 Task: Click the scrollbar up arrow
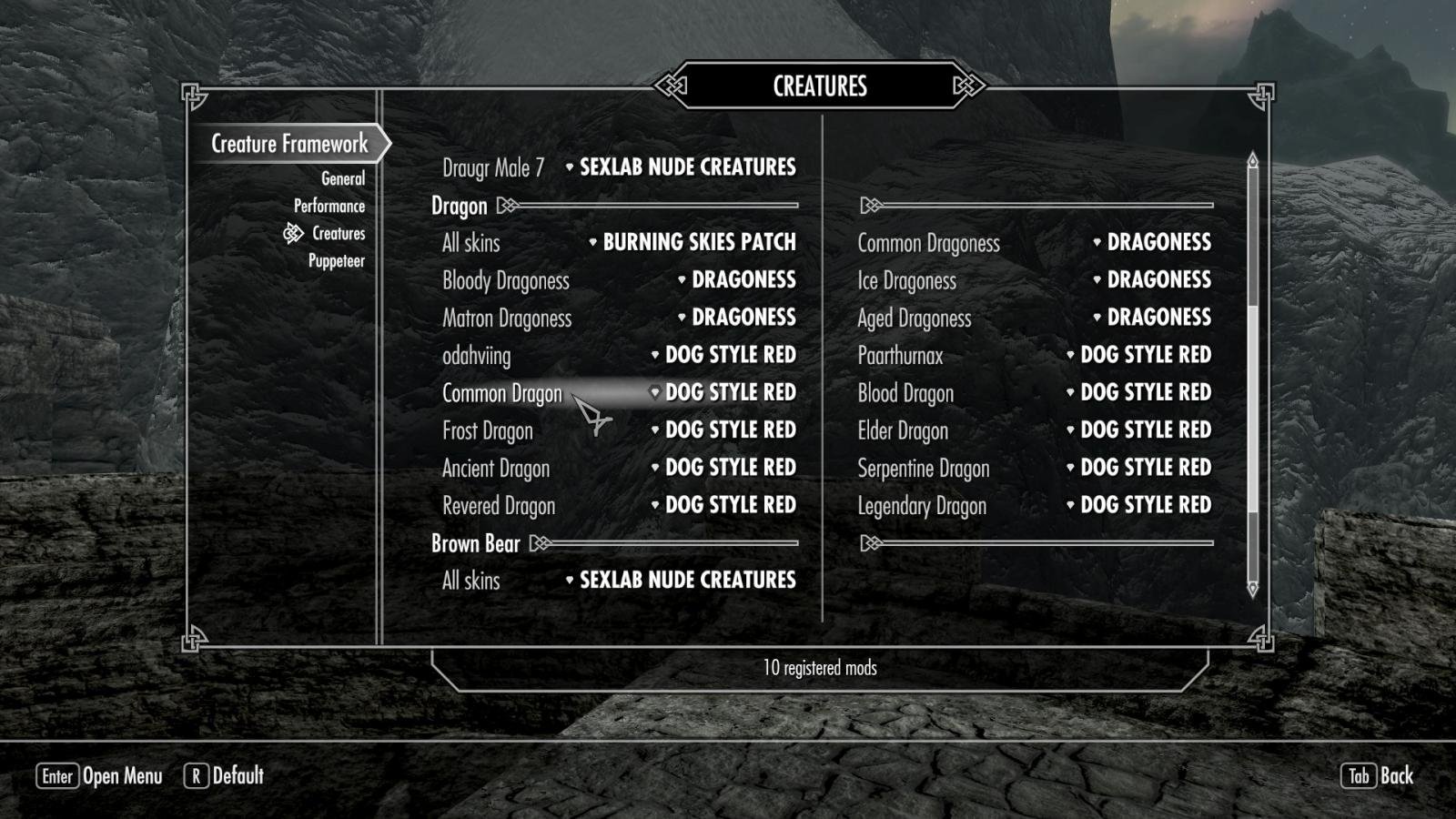click(x=1252, y=160)
